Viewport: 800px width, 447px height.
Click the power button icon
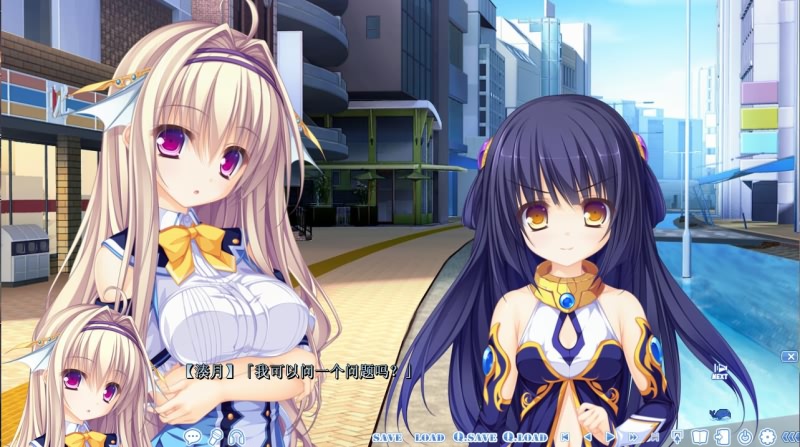[744, 436]
